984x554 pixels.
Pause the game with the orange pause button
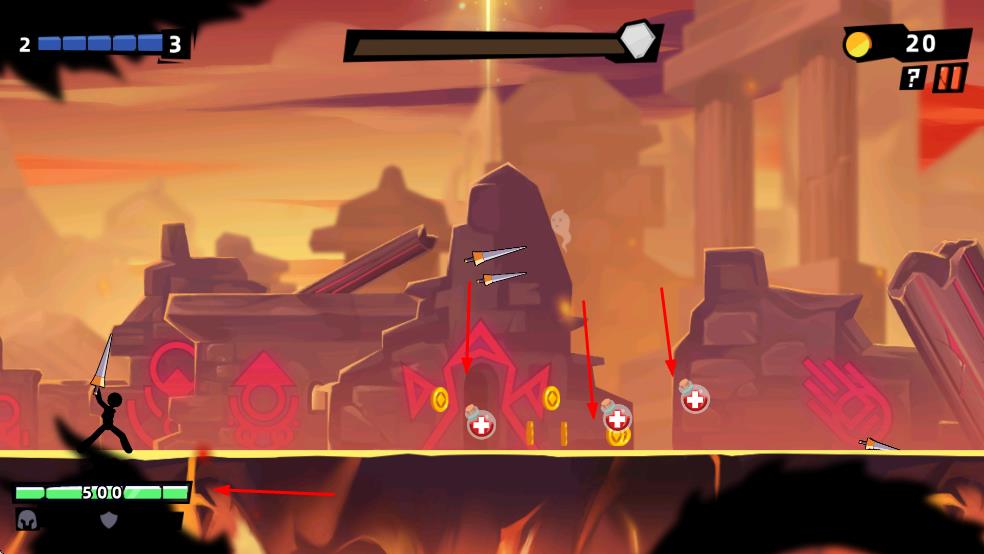(x=950, y=77)
